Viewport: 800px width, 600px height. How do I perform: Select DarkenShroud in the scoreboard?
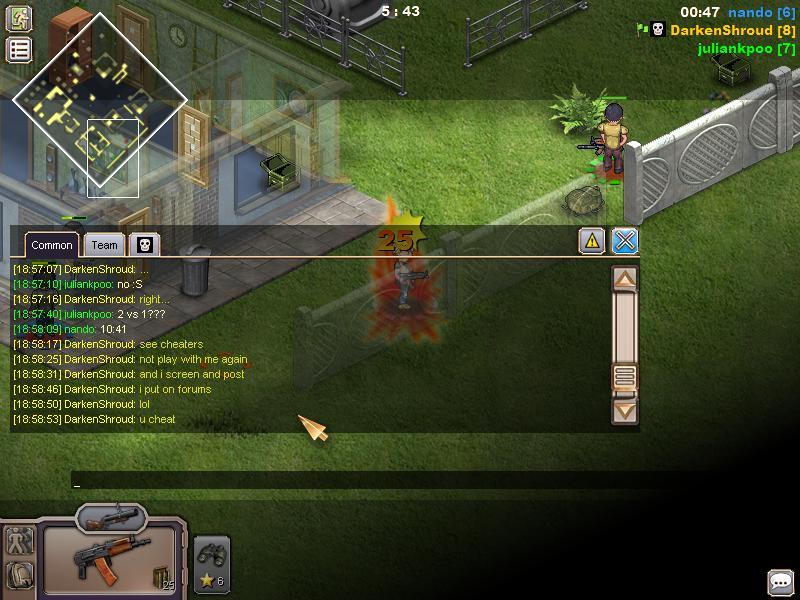pos(733,30)
